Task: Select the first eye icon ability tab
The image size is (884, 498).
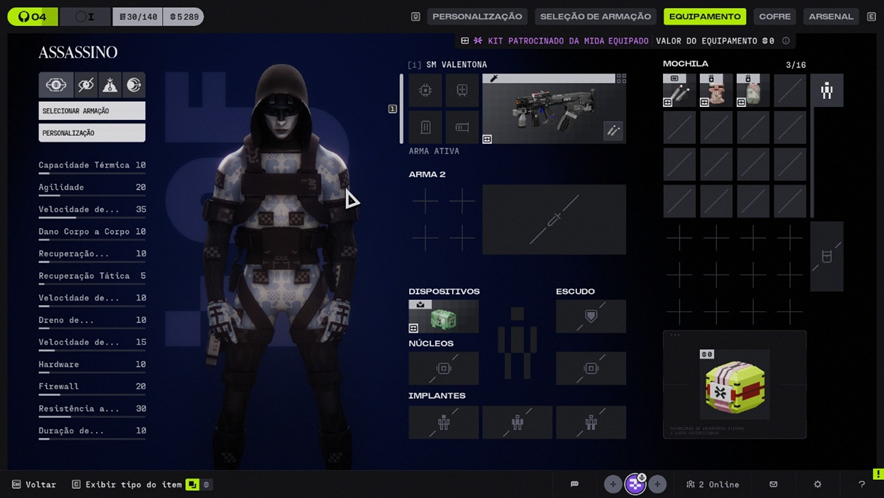Action: click(x=55, y=85)
